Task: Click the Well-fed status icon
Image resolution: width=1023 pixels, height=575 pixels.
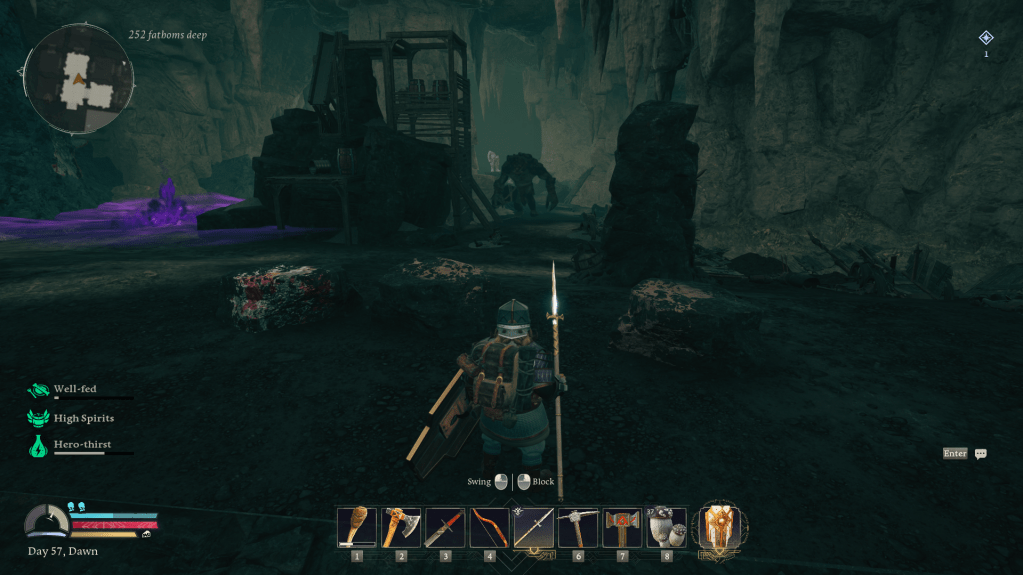Action: [x=39, y=391]
